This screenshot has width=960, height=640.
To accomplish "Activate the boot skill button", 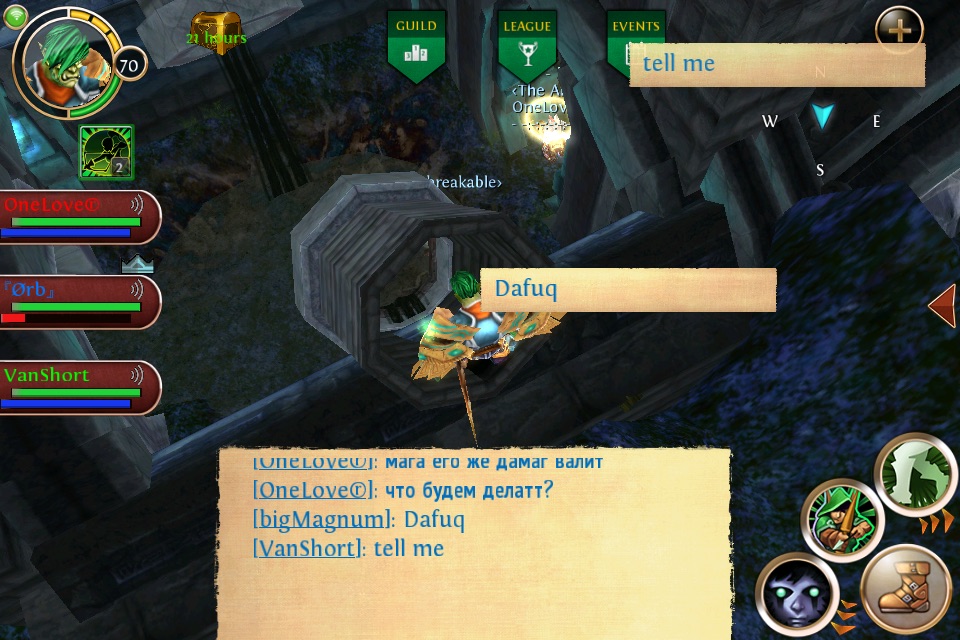I will (x=906, y=589).
